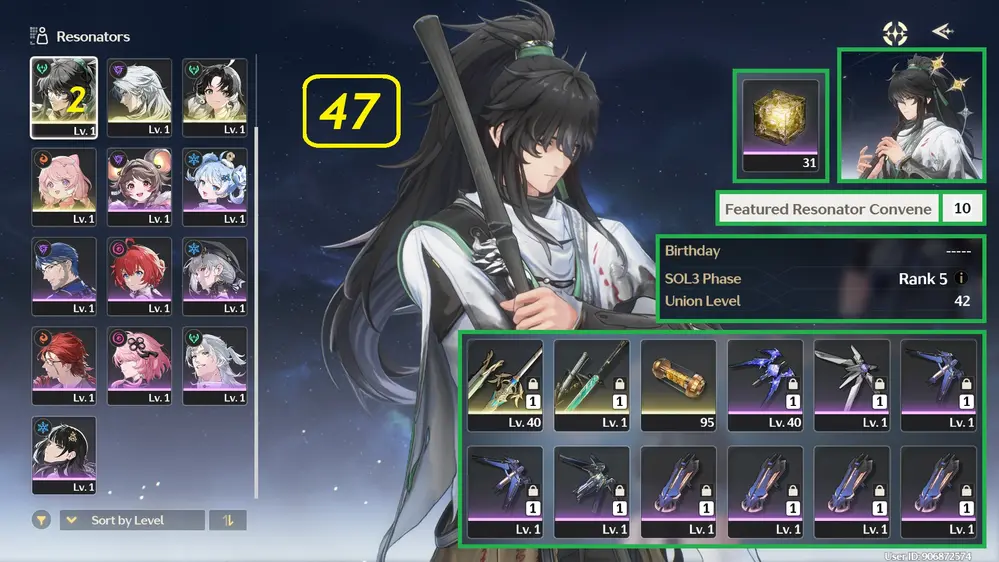Open the resonator filter funnel button
This screenshot has height=562, width=999.
point(42,520)
